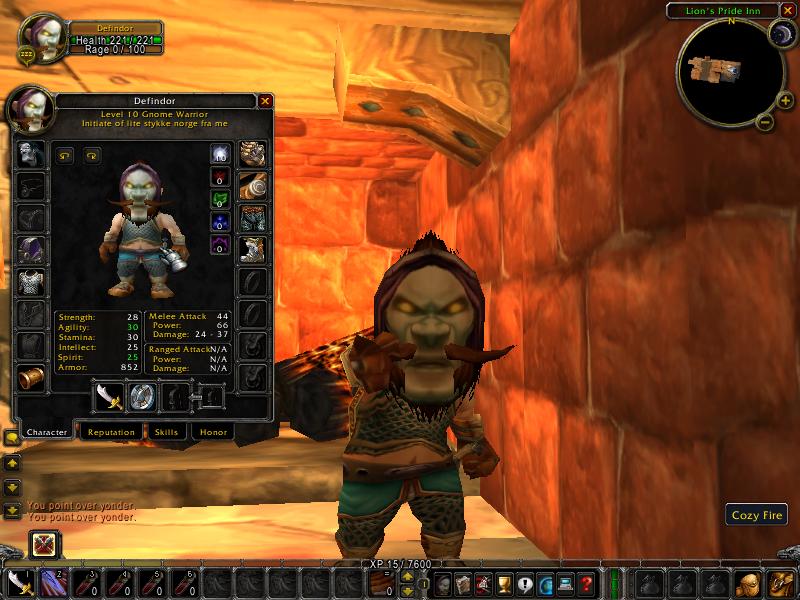Zoom in on the minimap
The image size is (800, 600).
coord(777,102)
